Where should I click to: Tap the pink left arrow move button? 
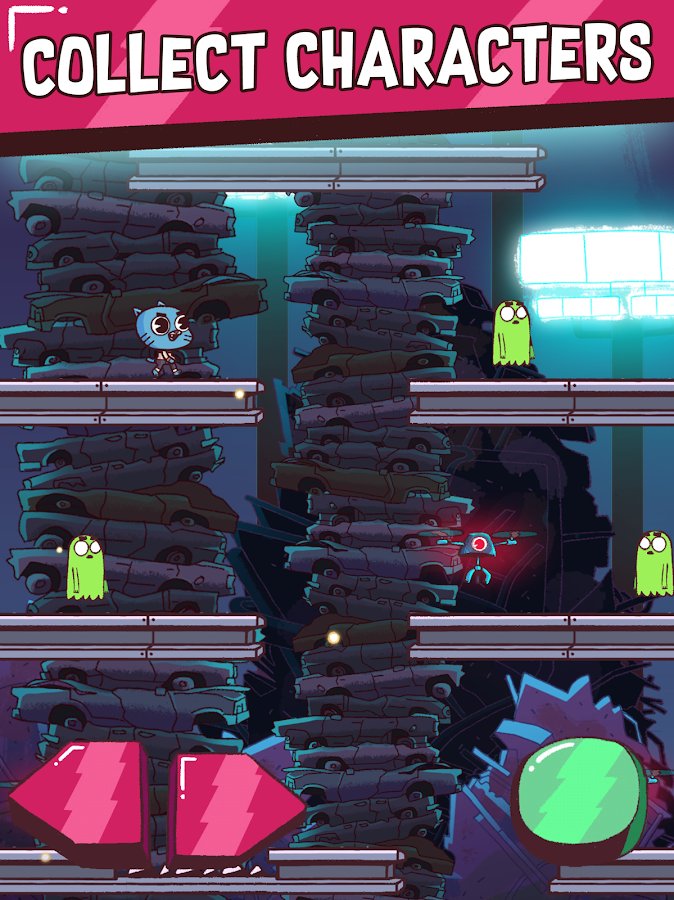coord(82,802)
